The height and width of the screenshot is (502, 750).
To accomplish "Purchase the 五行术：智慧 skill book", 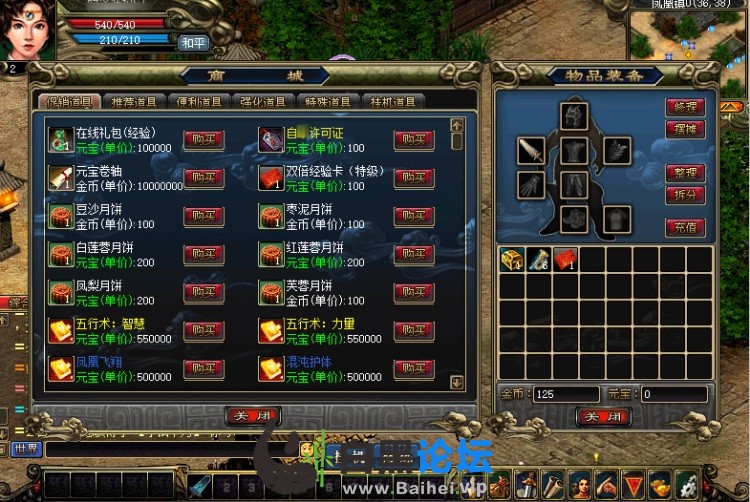I will (203, 331).
